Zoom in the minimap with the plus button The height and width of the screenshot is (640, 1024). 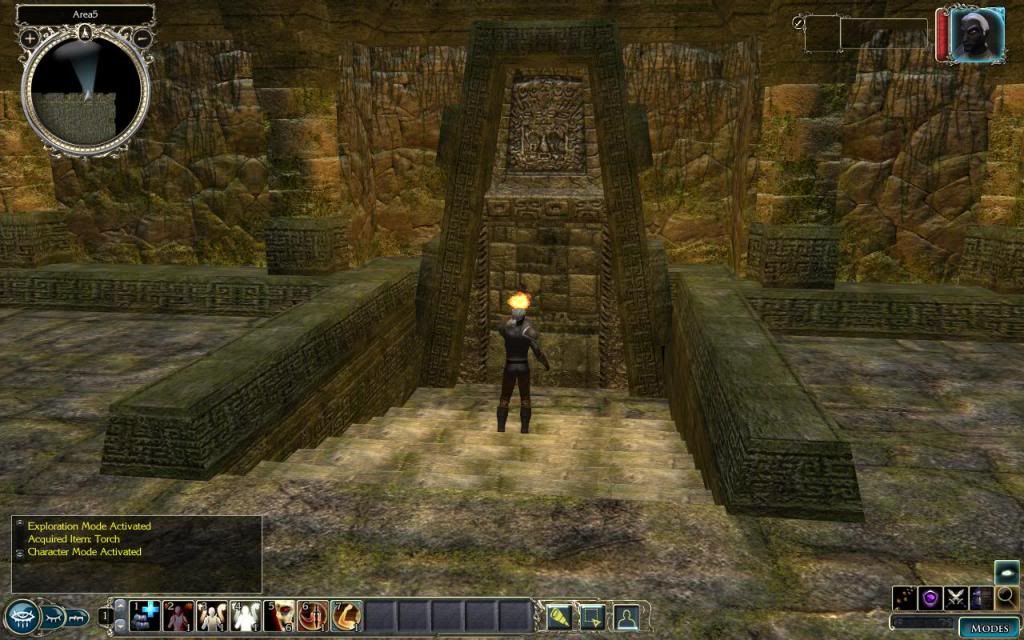pyautogui.click(x=30, y=37)
